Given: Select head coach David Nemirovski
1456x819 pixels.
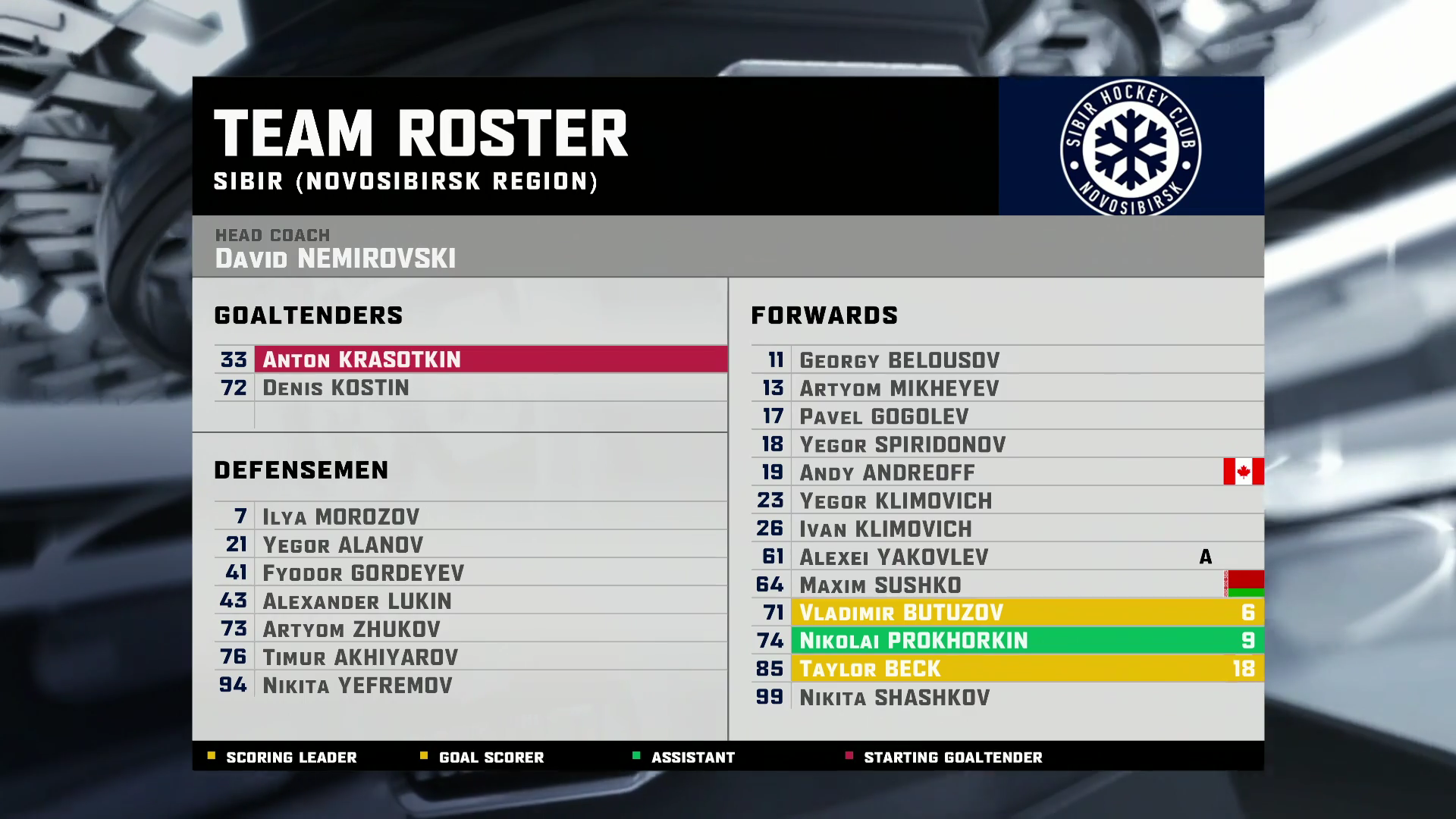Looking at the screenshot, I should point(335,258).
